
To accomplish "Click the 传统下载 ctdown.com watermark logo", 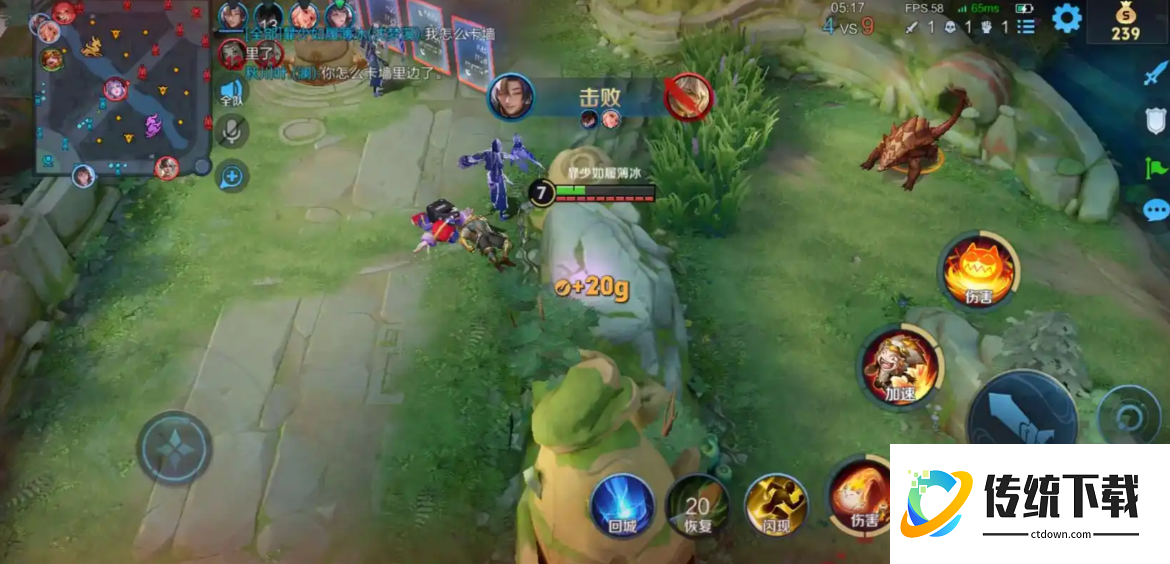I will click(x=1028, y=502).
